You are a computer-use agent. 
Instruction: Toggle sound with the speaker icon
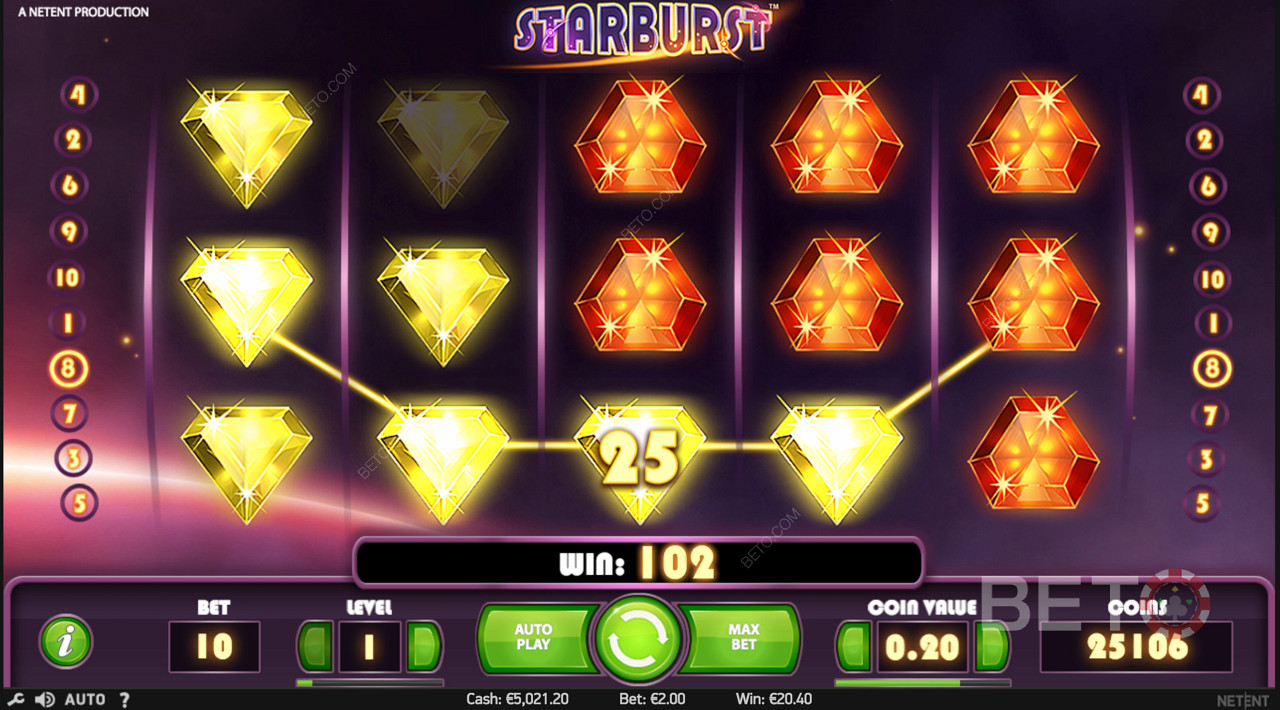[44, 699]
